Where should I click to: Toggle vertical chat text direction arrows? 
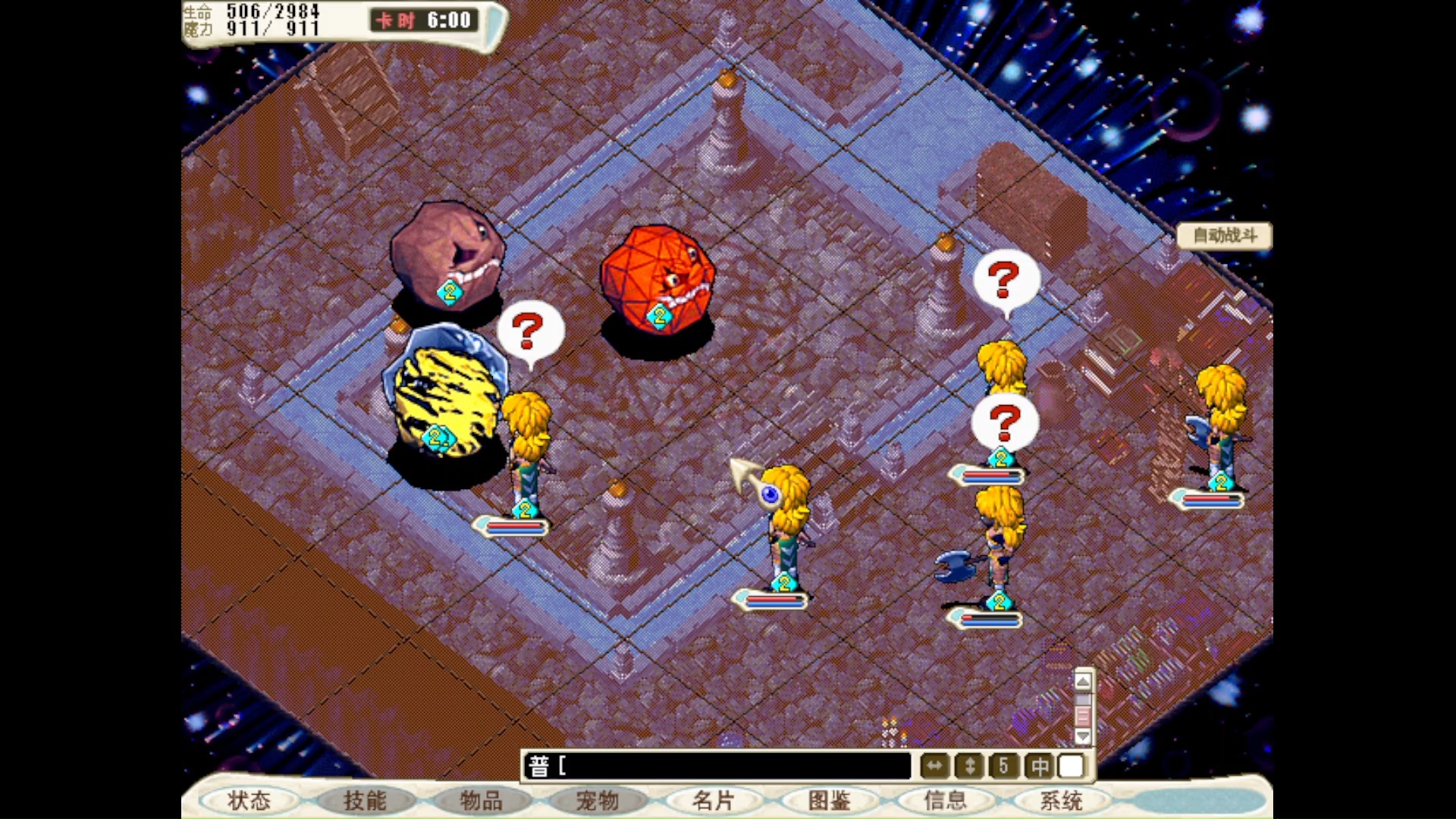(968, 766)
